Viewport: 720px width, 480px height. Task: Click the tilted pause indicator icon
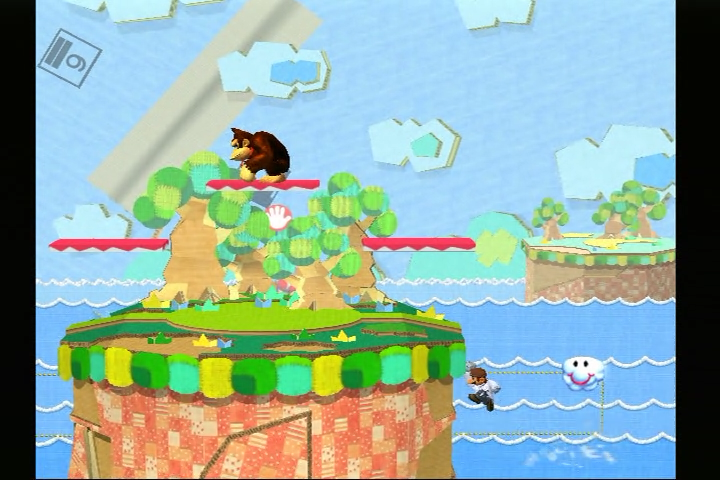(70, 57)
